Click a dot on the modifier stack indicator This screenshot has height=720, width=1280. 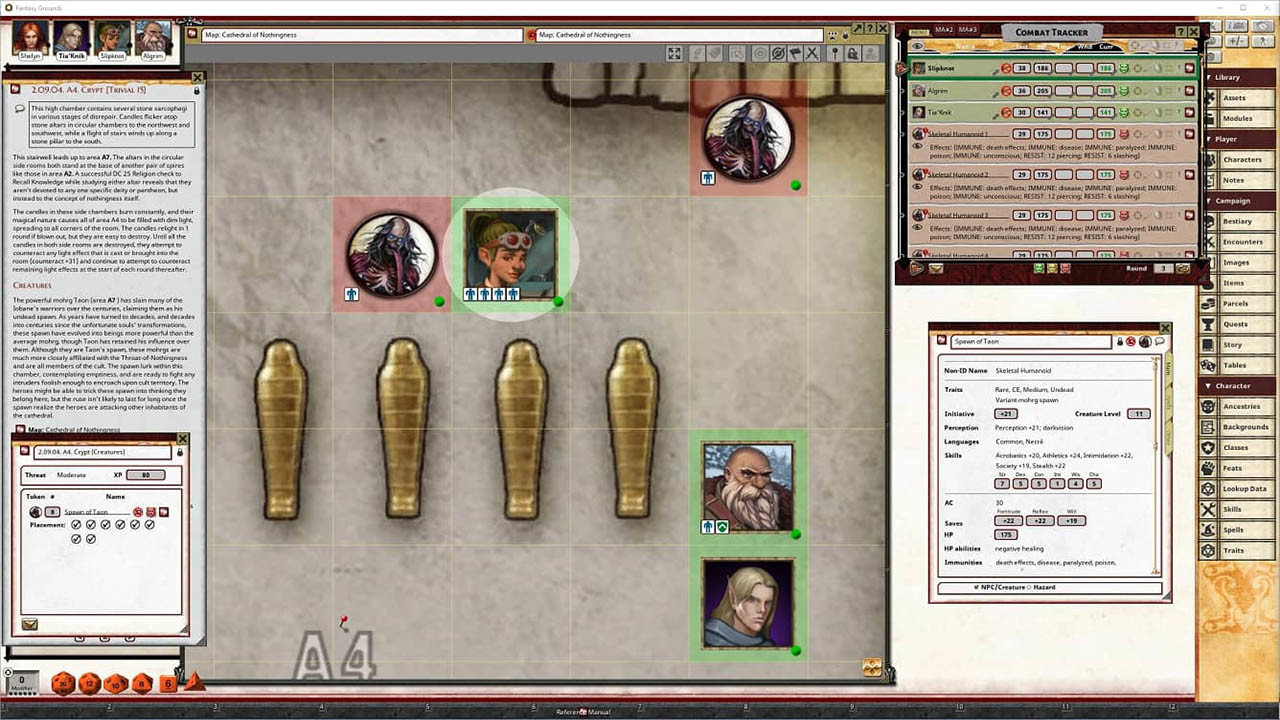[20, 694]
